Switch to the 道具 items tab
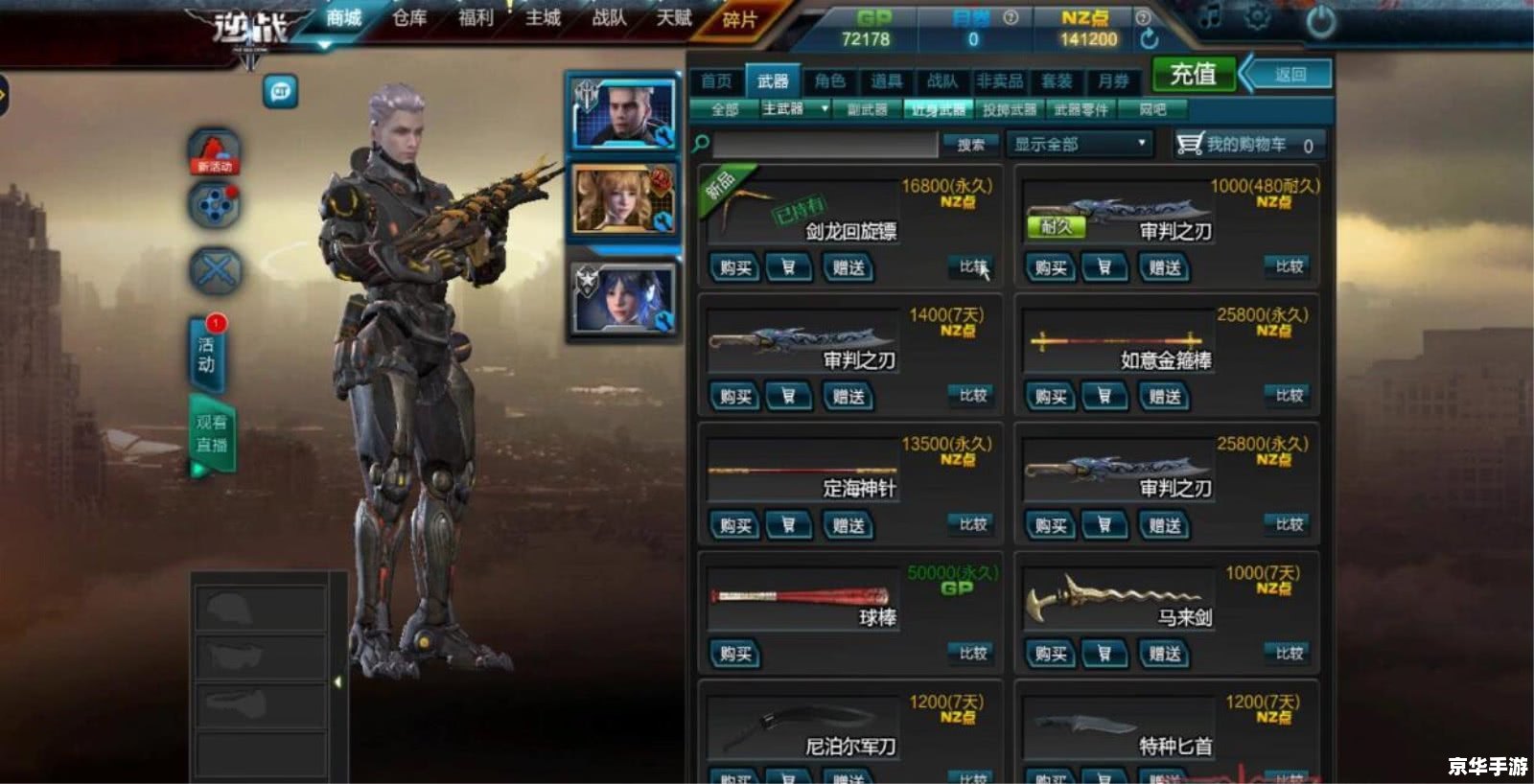Viewport: 1534px width, 784px height. coord(886,81)
